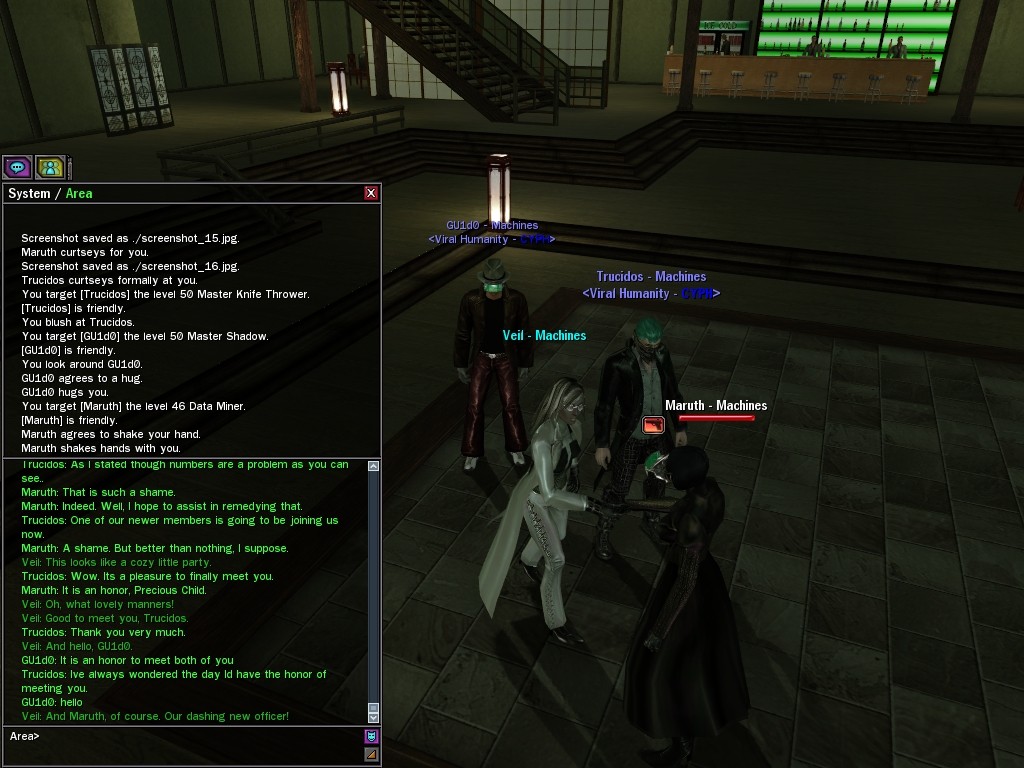Open the chat speech-bubble button
Screen dimensions: 1024x768
pyautogui.click(x=17, y=167)
